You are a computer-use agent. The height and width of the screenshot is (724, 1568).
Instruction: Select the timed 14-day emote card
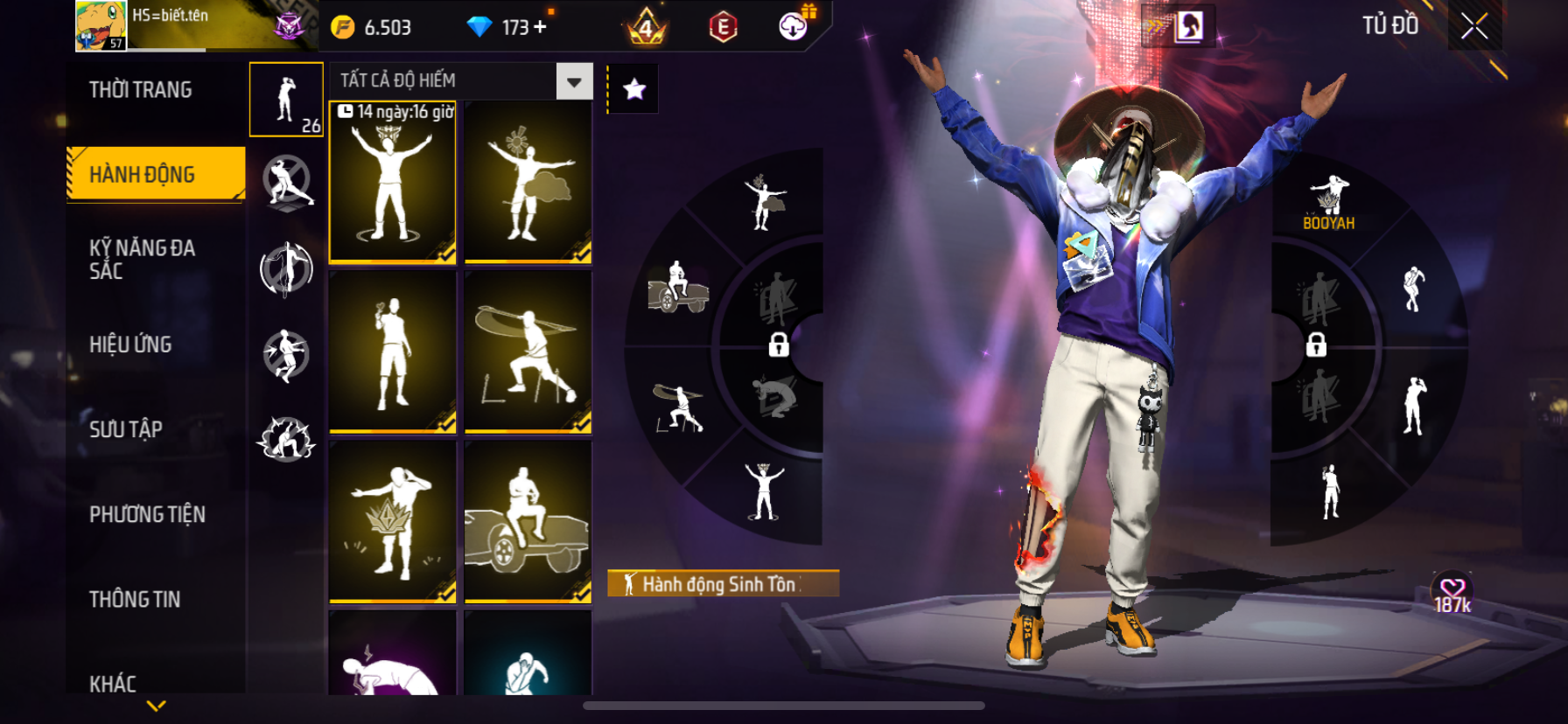(x=393, y=182)
